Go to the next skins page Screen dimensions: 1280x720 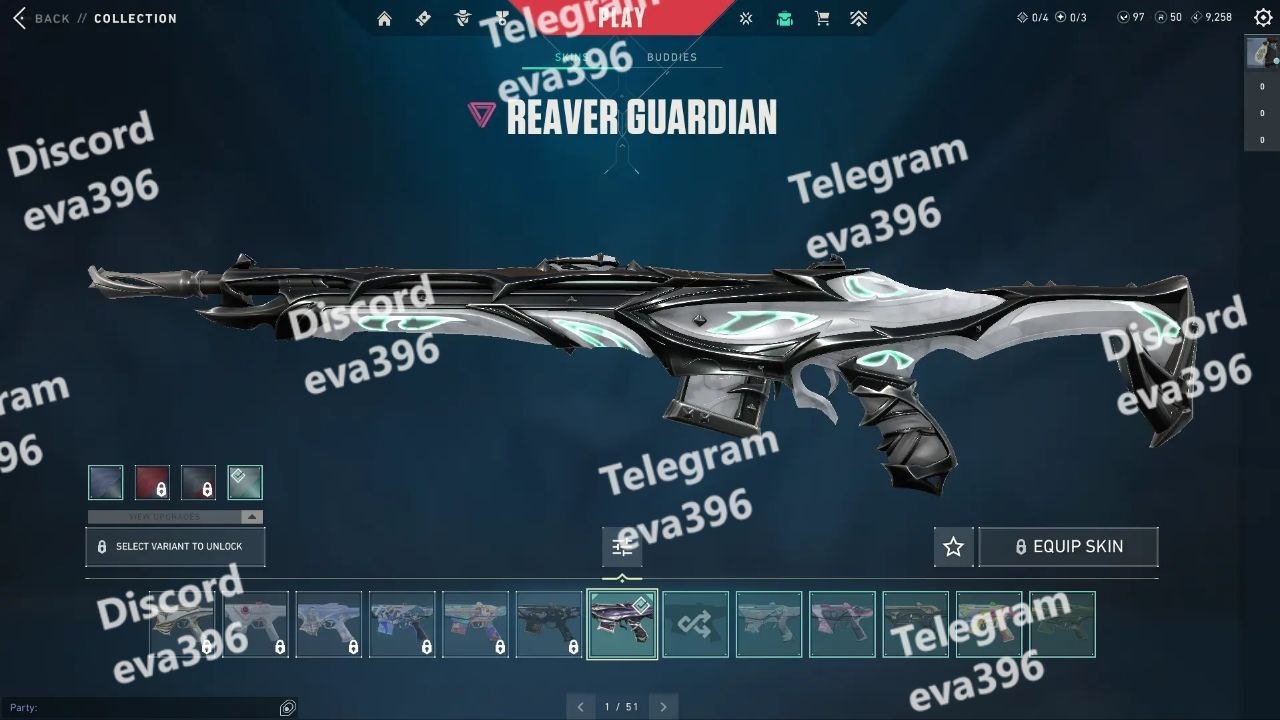[x=663, y=707]
